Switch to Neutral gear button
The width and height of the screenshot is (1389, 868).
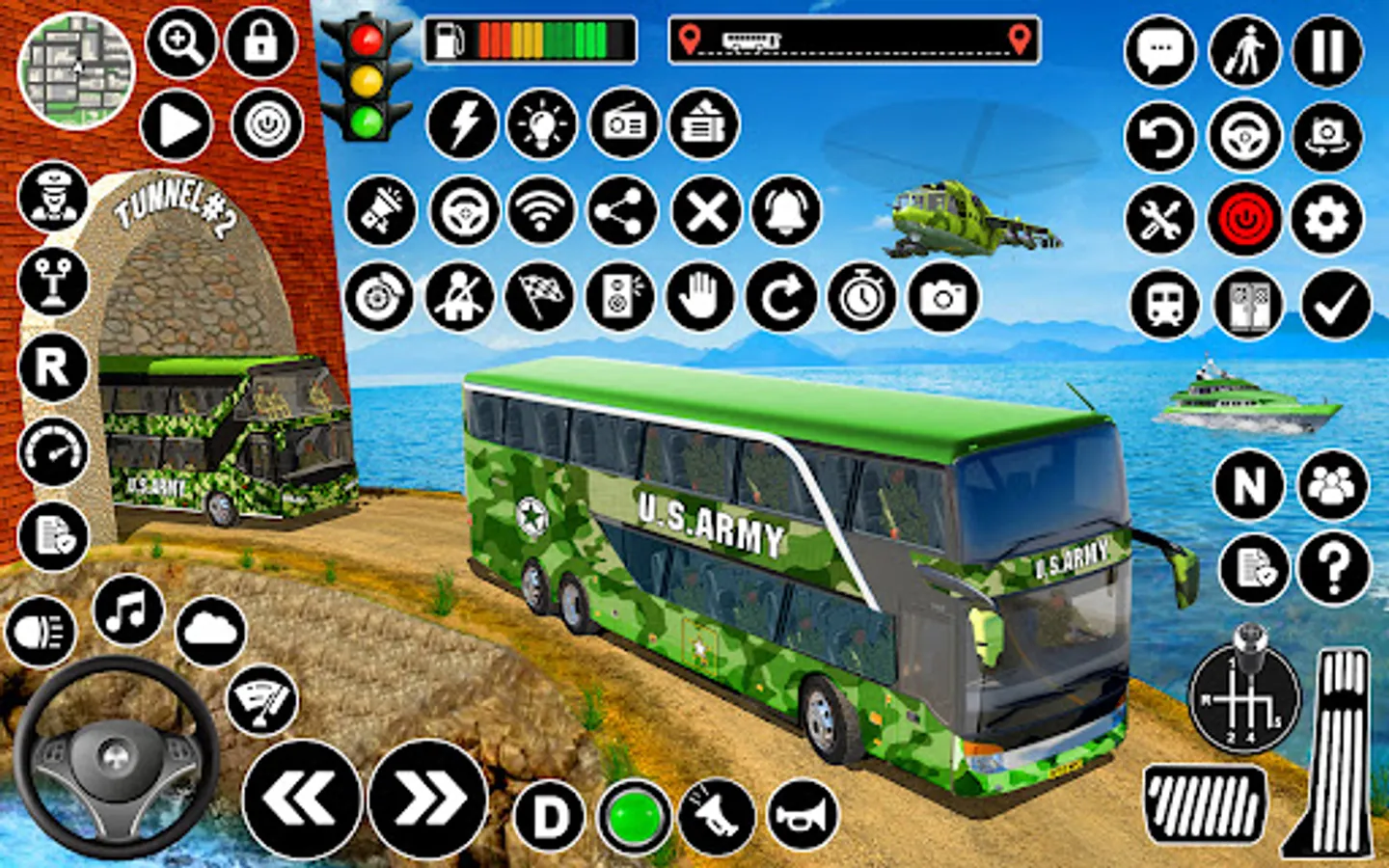click(x=1249, y=485)
